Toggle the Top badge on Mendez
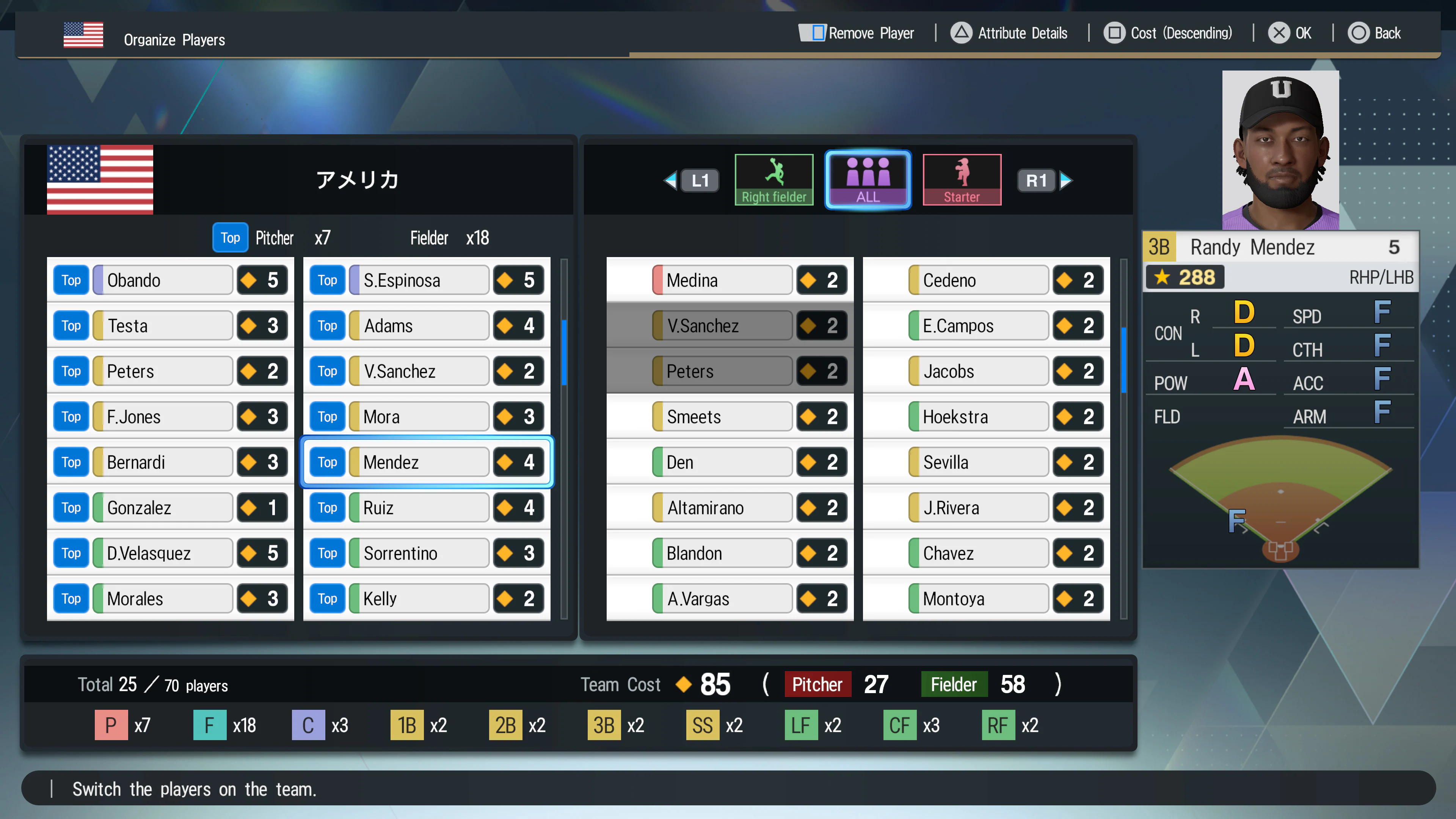Viewport: 1456px width, 819px height. [x=327, y=462]
